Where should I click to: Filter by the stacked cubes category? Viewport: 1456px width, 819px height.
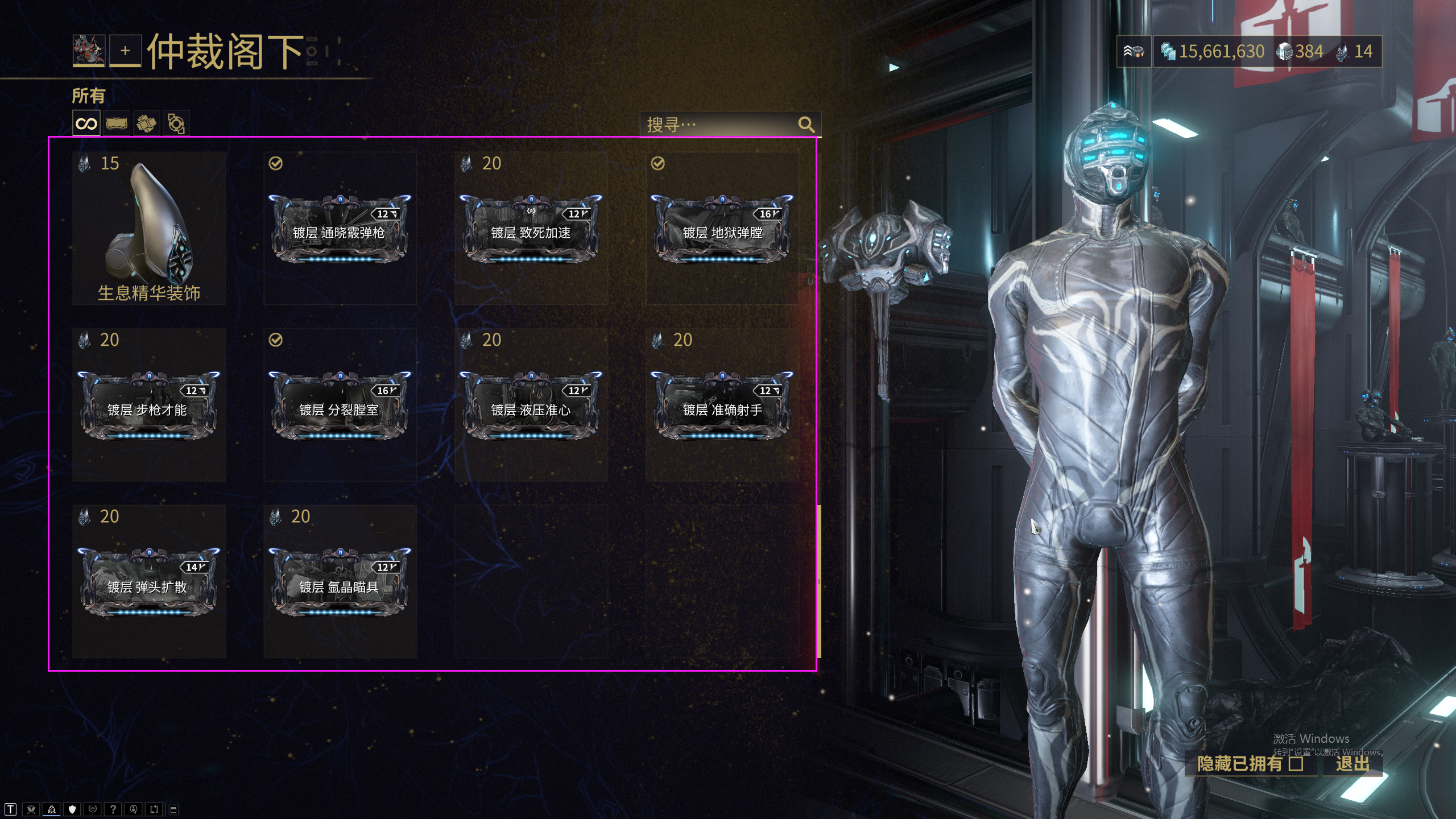coord(146,123)
